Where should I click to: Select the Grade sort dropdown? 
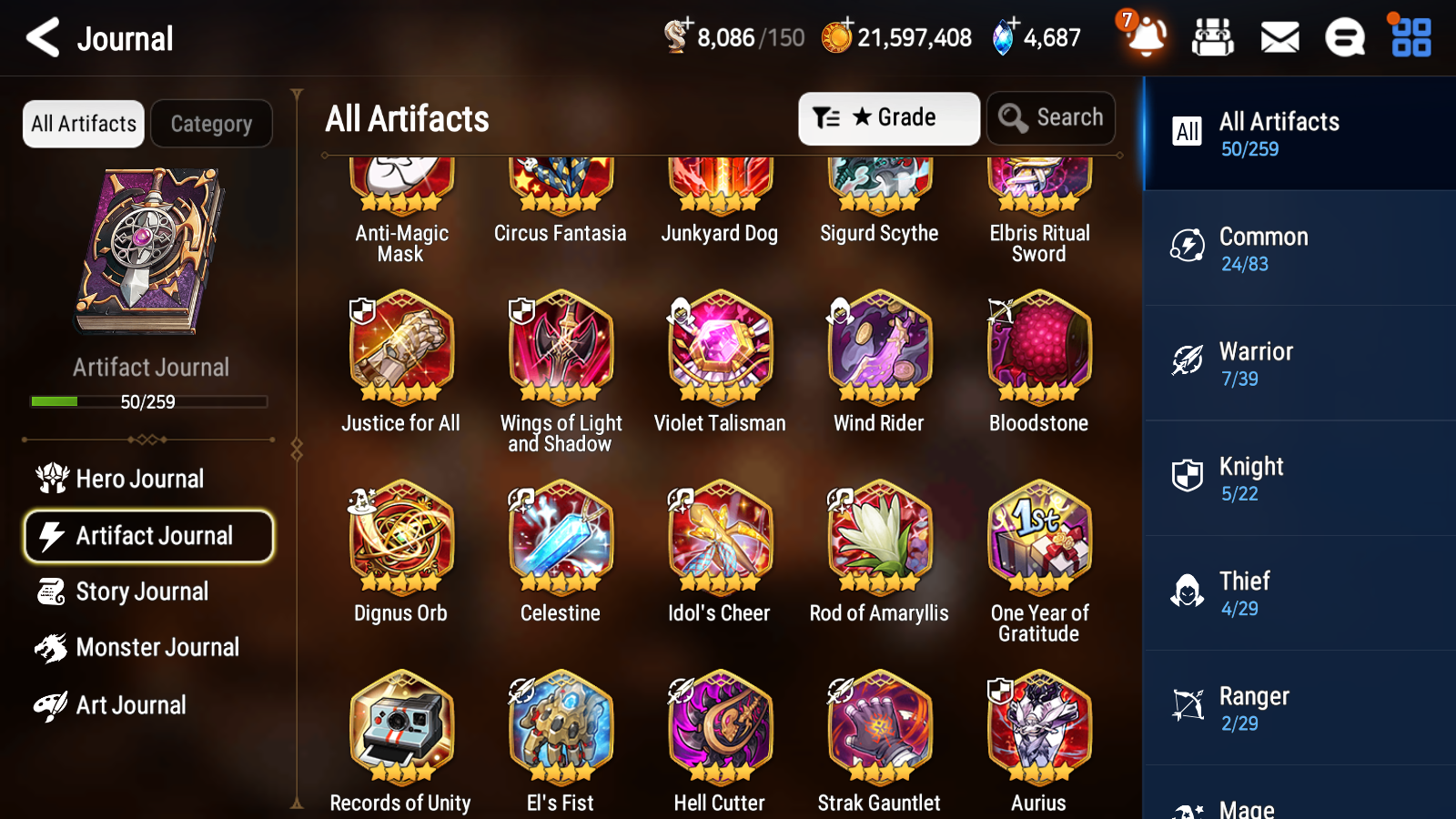pos(887,118)
